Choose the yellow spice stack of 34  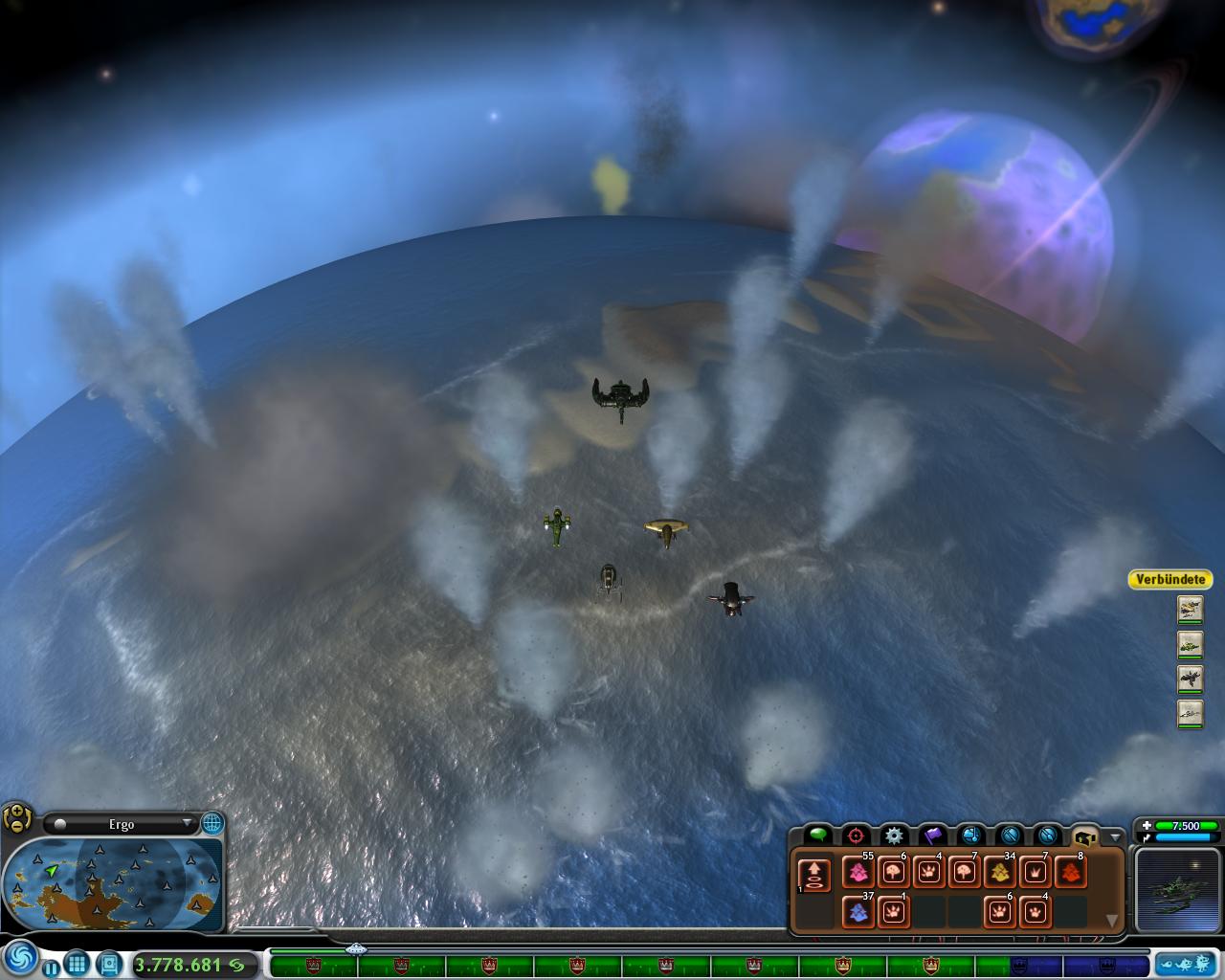pos(999,872)
